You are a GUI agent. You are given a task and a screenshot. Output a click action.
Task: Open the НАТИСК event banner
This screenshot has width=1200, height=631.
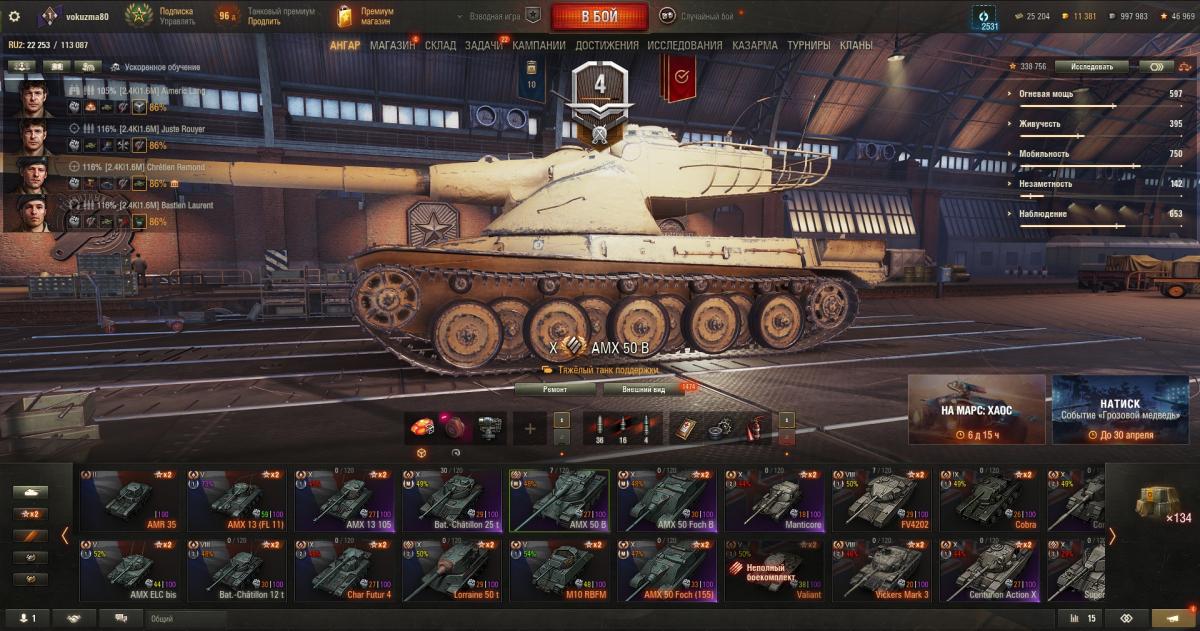click(1120, 409)
